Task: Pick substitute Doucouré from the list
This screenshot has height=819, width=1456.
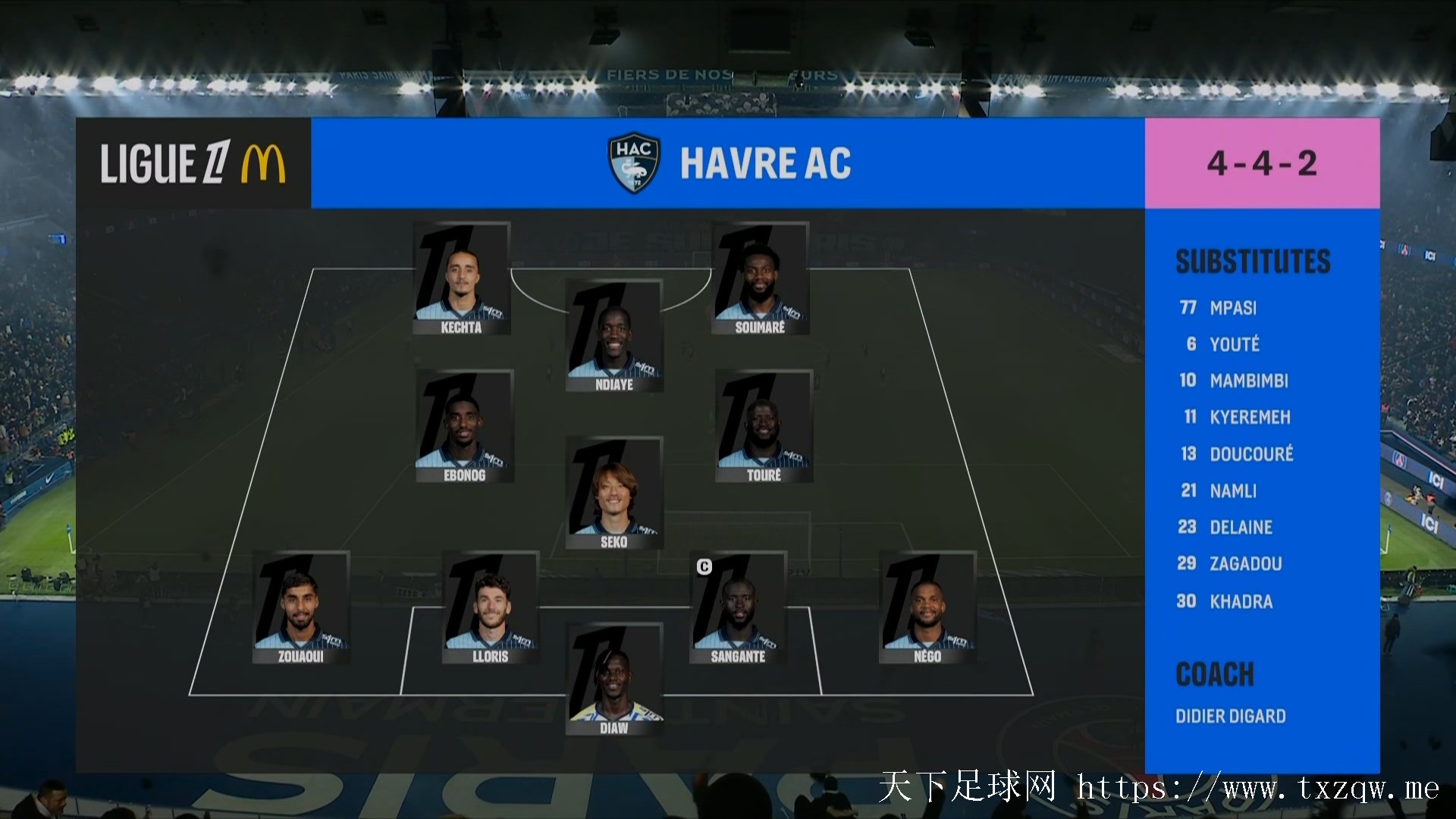Action: click(1250, 454)
